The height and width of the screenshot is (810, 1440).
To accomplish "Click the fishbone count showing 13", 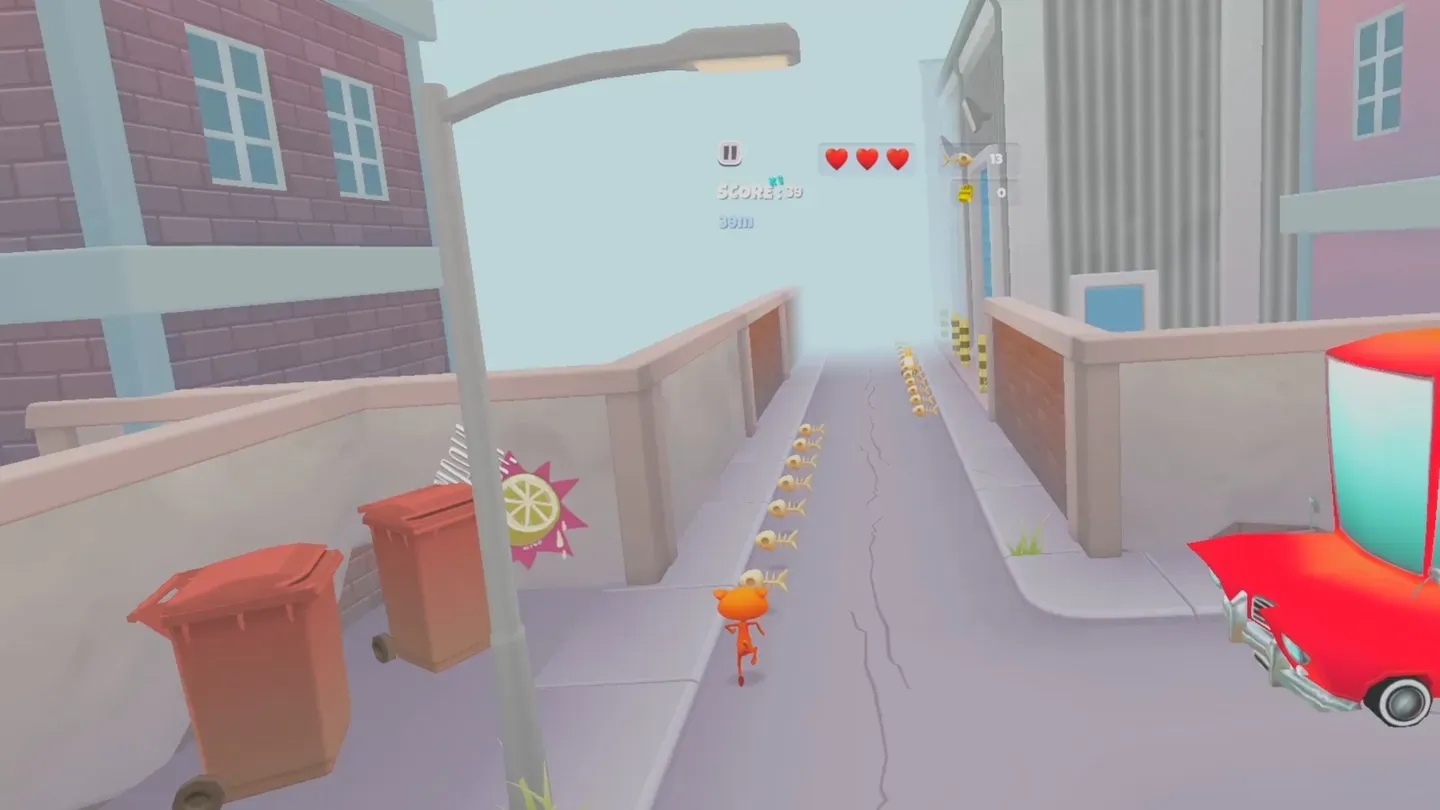I will tap(995, 157).
